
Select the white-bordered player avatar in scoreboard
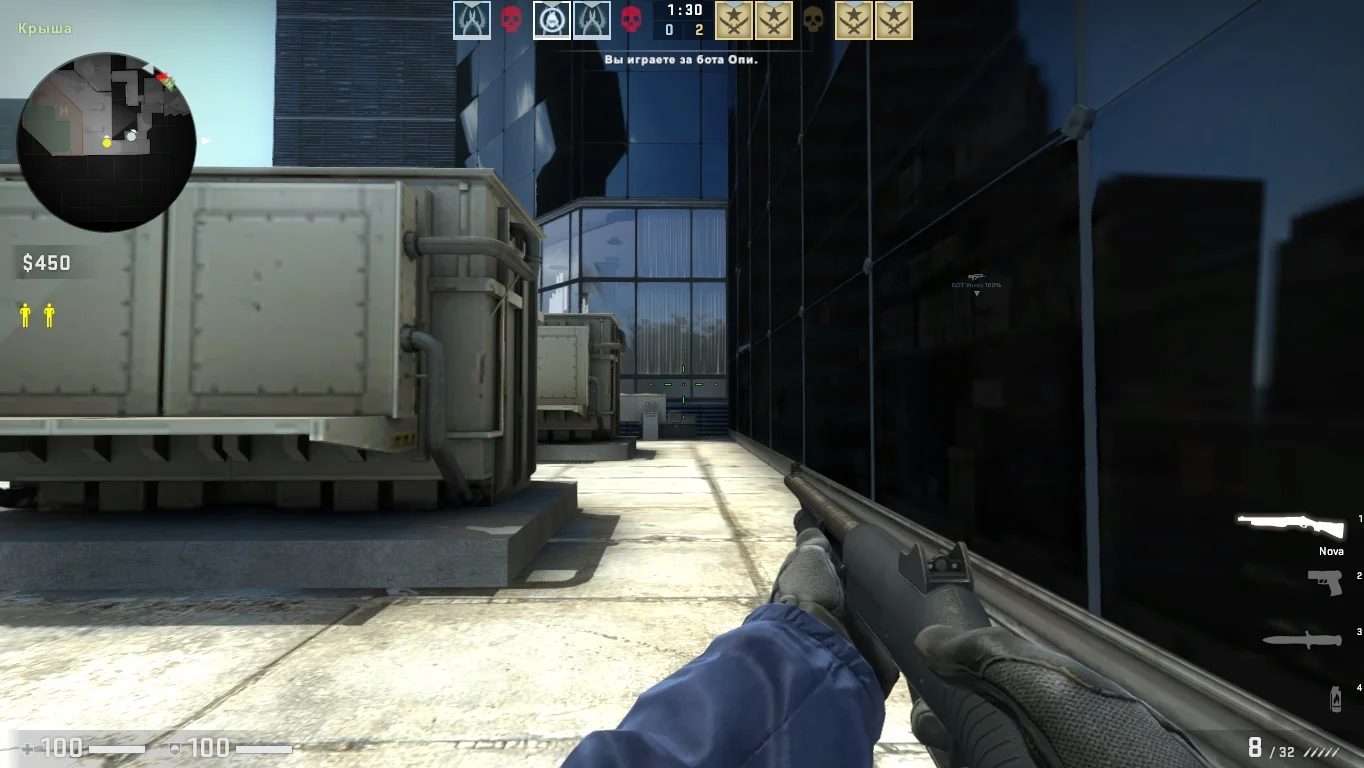pos(552,20)
